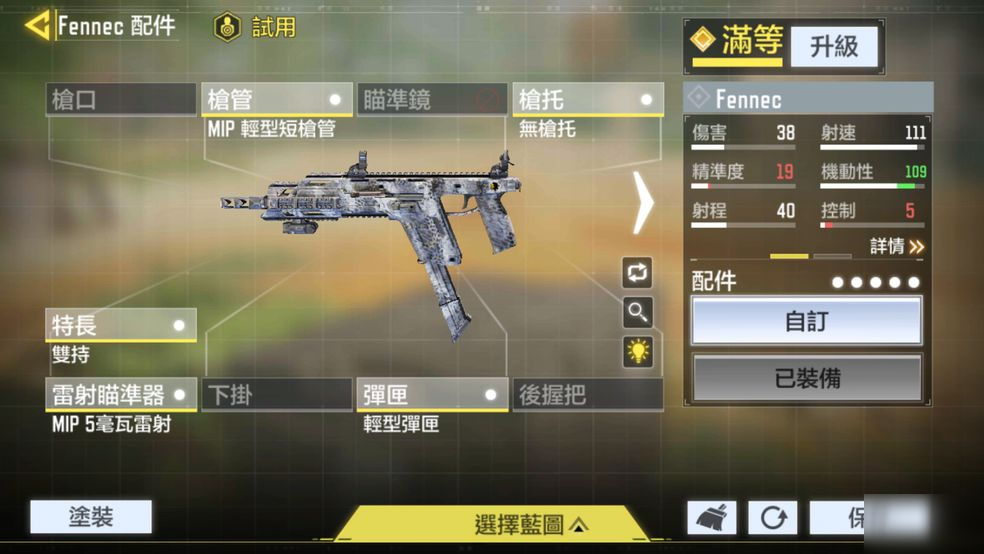Choose the 特長 perk slot
Screen dimensions: 984x554
point(121,325)
